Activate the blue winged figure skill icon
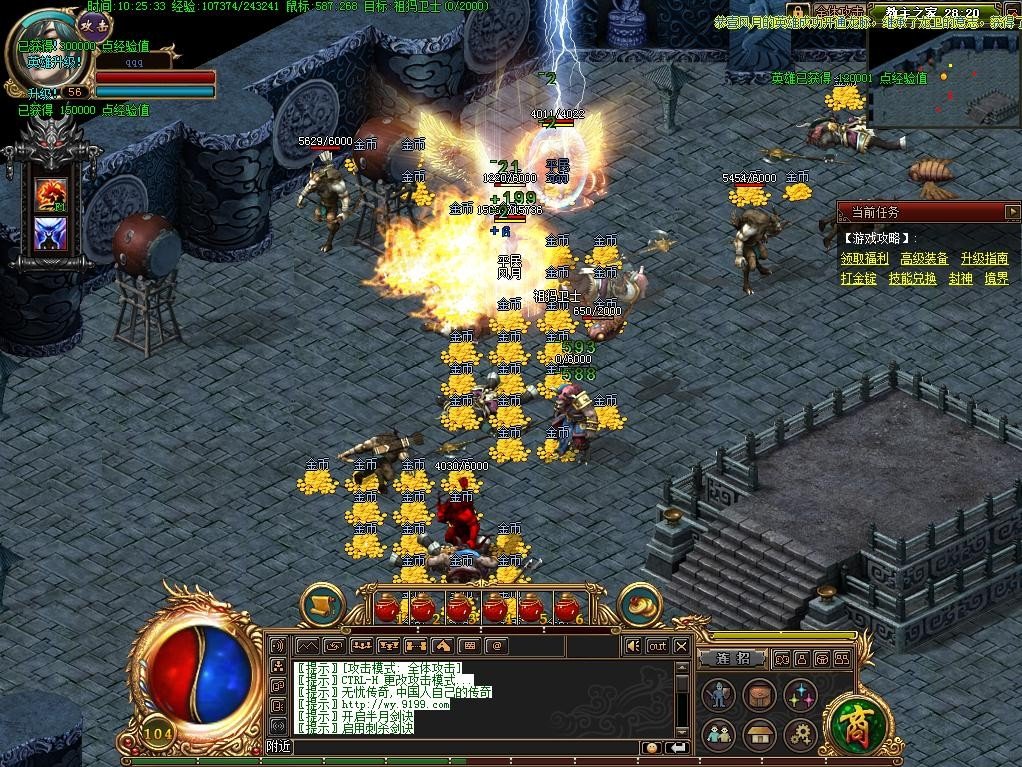 pos(51,235)
